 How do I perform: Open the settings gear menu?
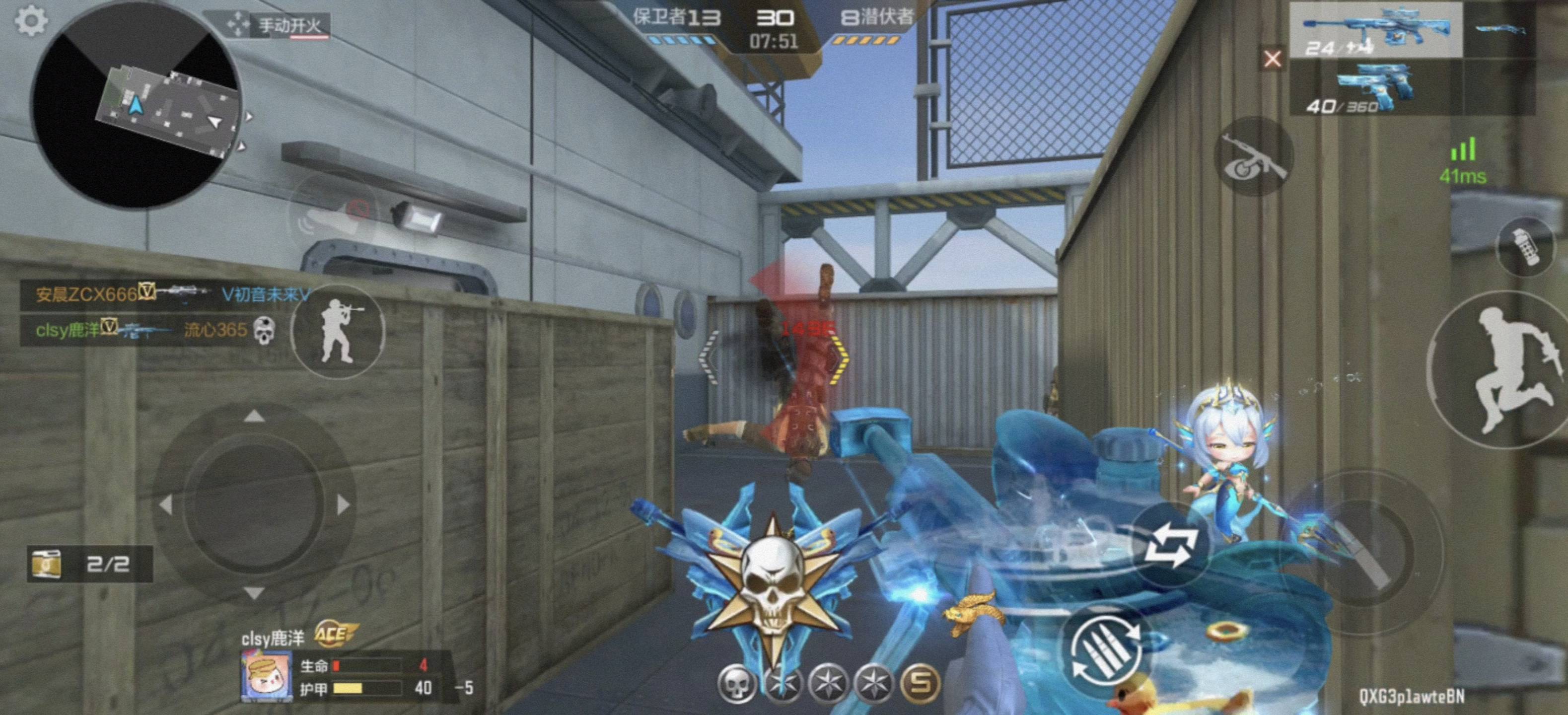tap(31, 21)
